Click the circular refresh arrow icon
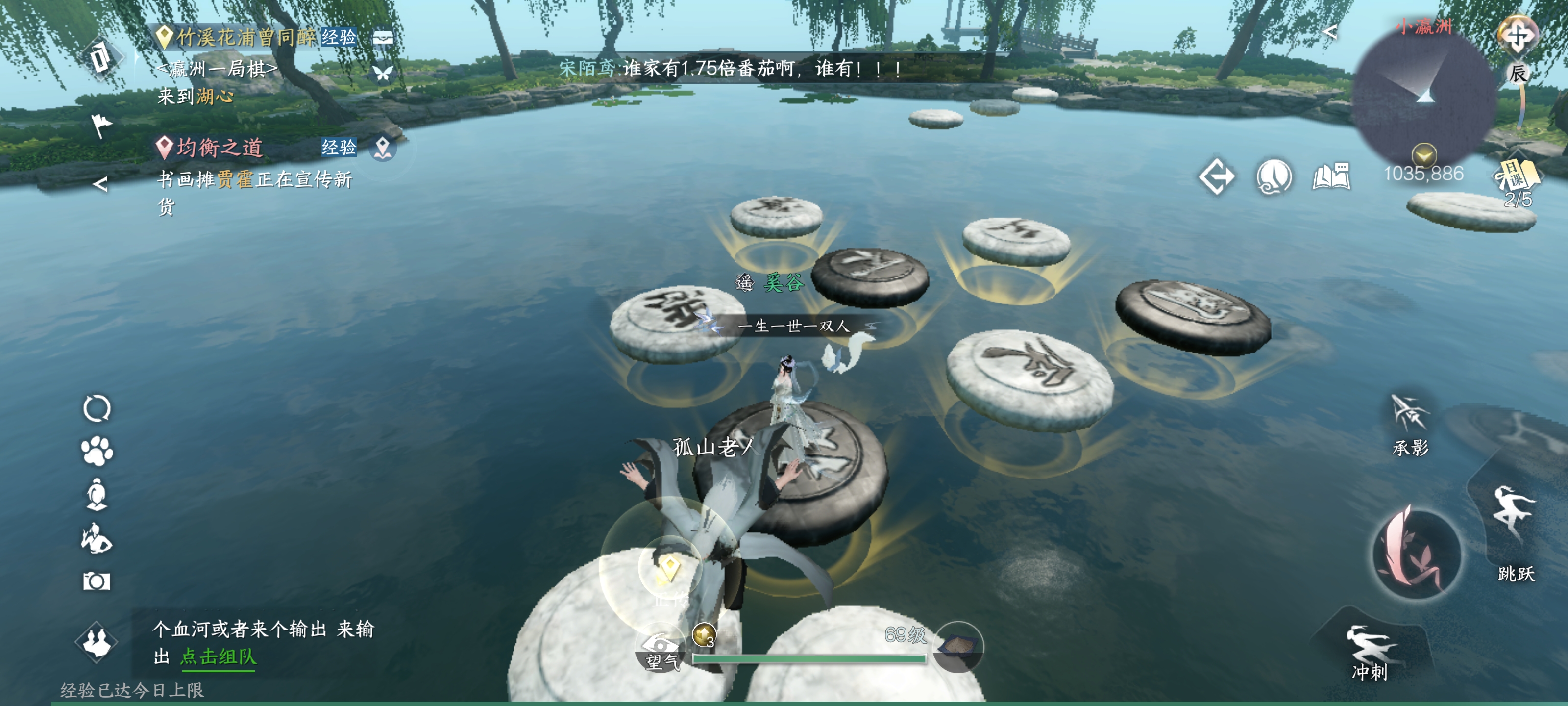The image size is (1568, 706). pyautogui.click(x=97, y=408)
